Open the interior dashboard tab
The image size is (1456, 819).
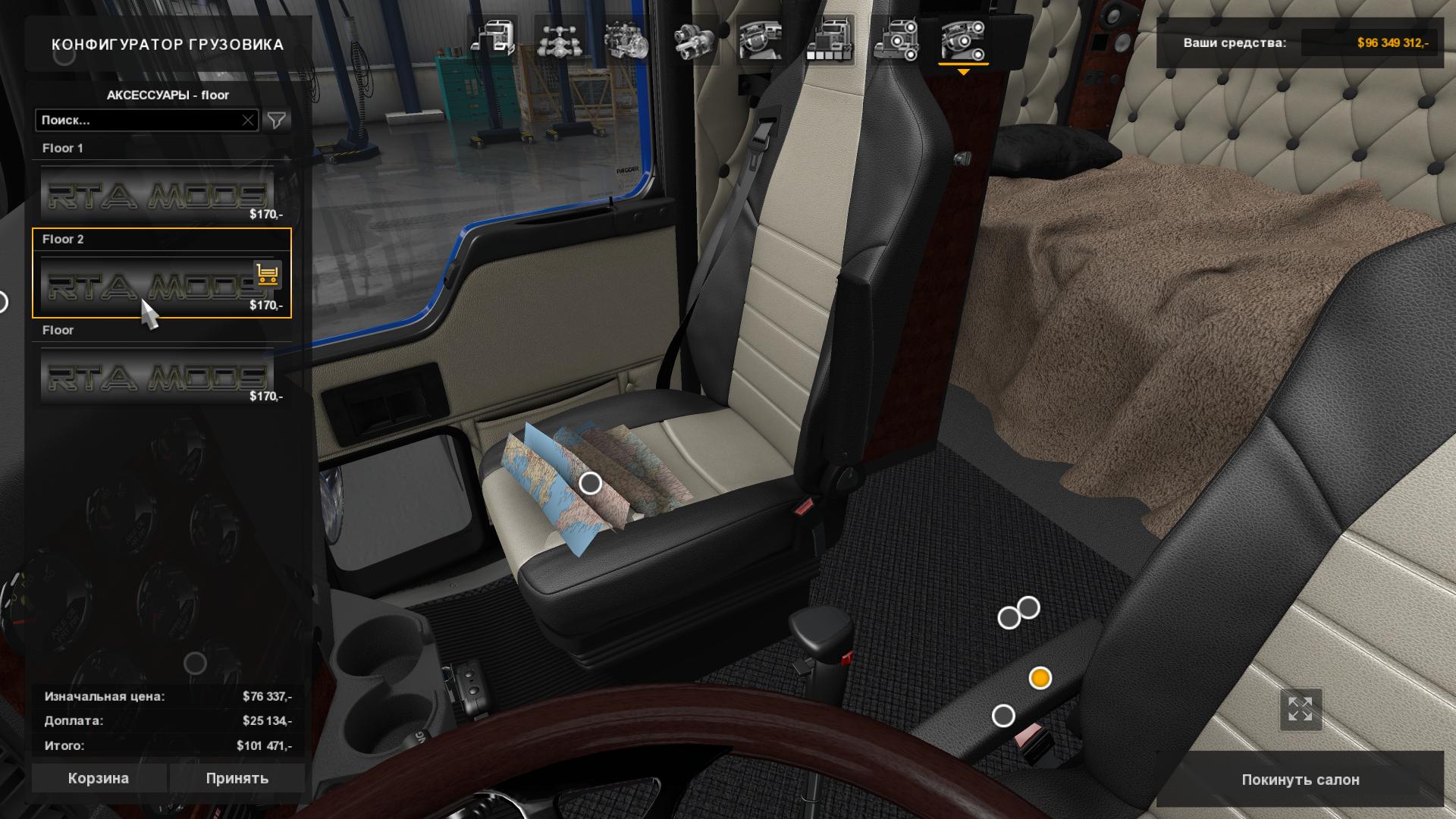761,40
